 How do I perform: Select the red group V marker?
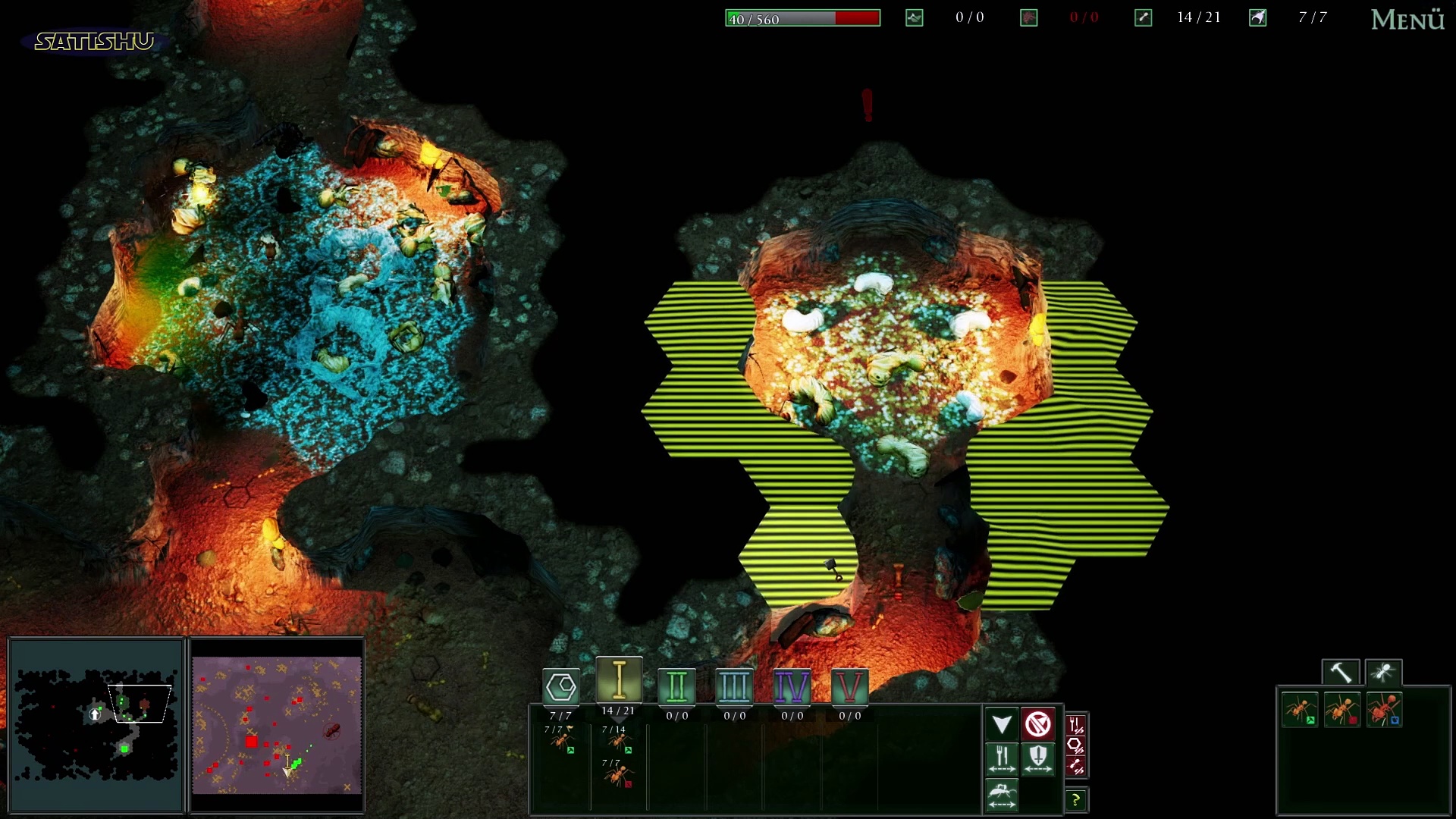[849, 687]
